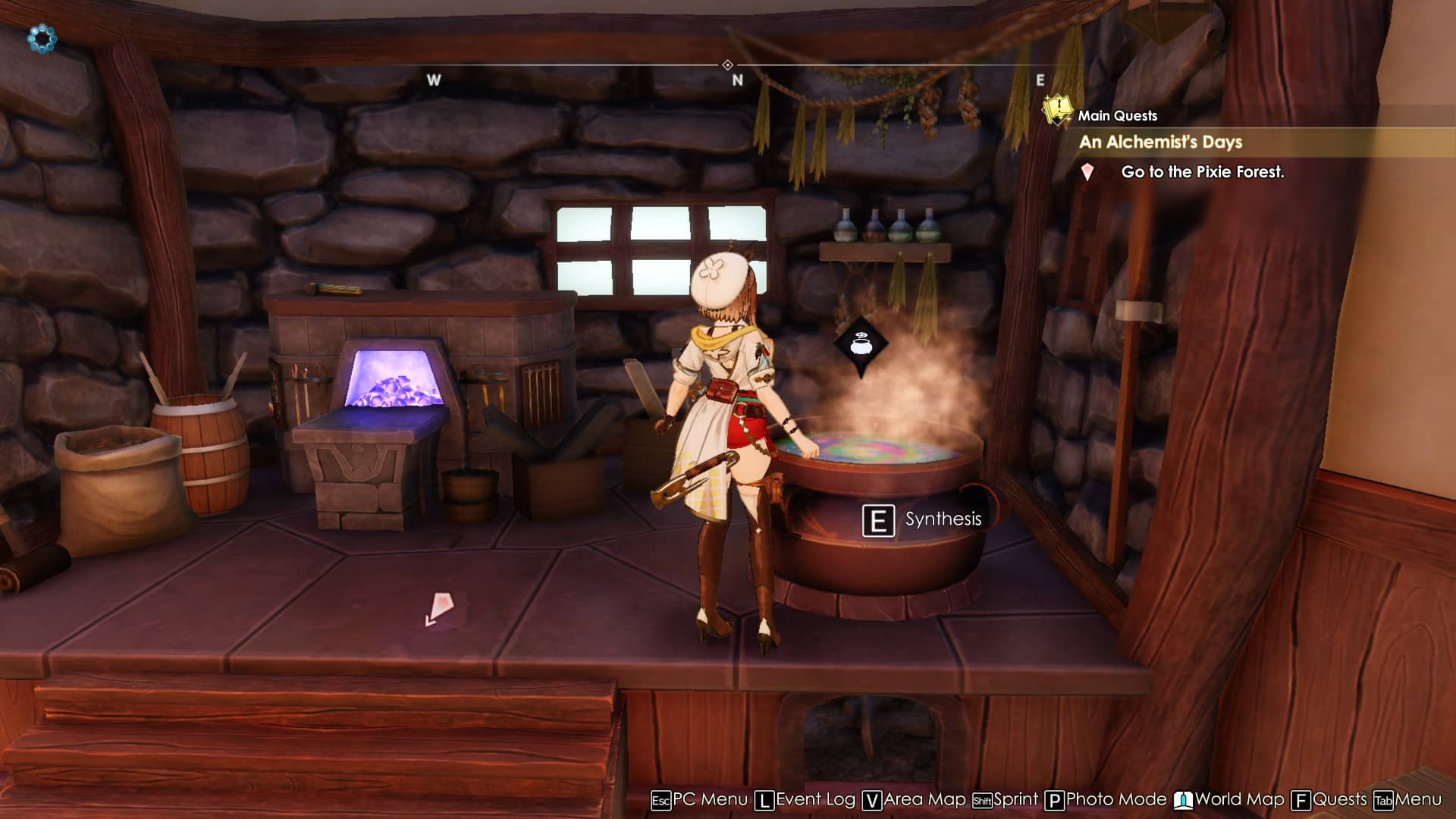Click the compass north marker
Image resolution: width=1456 pixels, height=819 pixels.
point(737,80)
